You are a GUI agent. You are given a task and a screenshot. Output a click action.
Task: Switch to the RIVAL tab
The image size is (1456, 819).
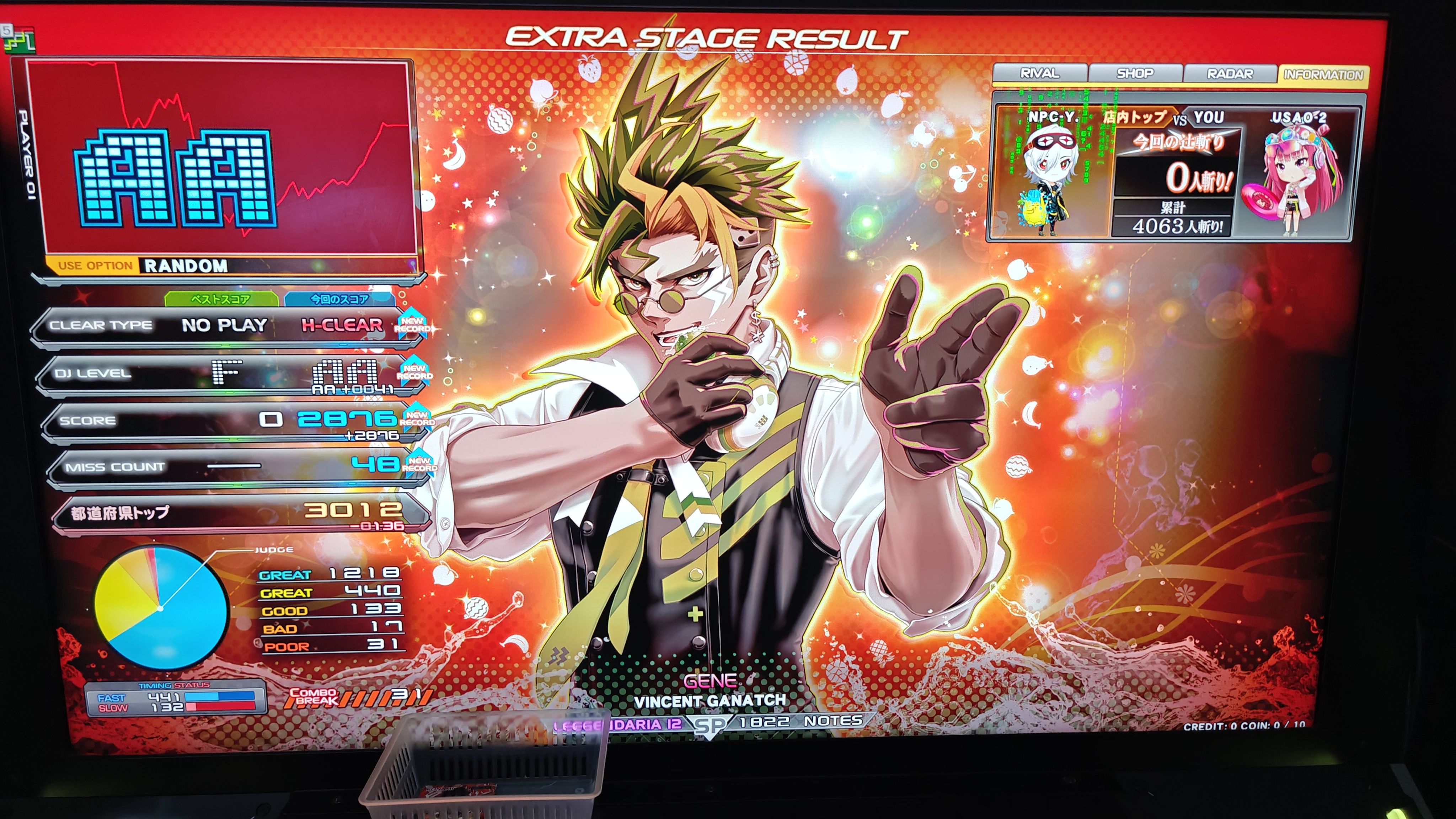point(1039,73)
